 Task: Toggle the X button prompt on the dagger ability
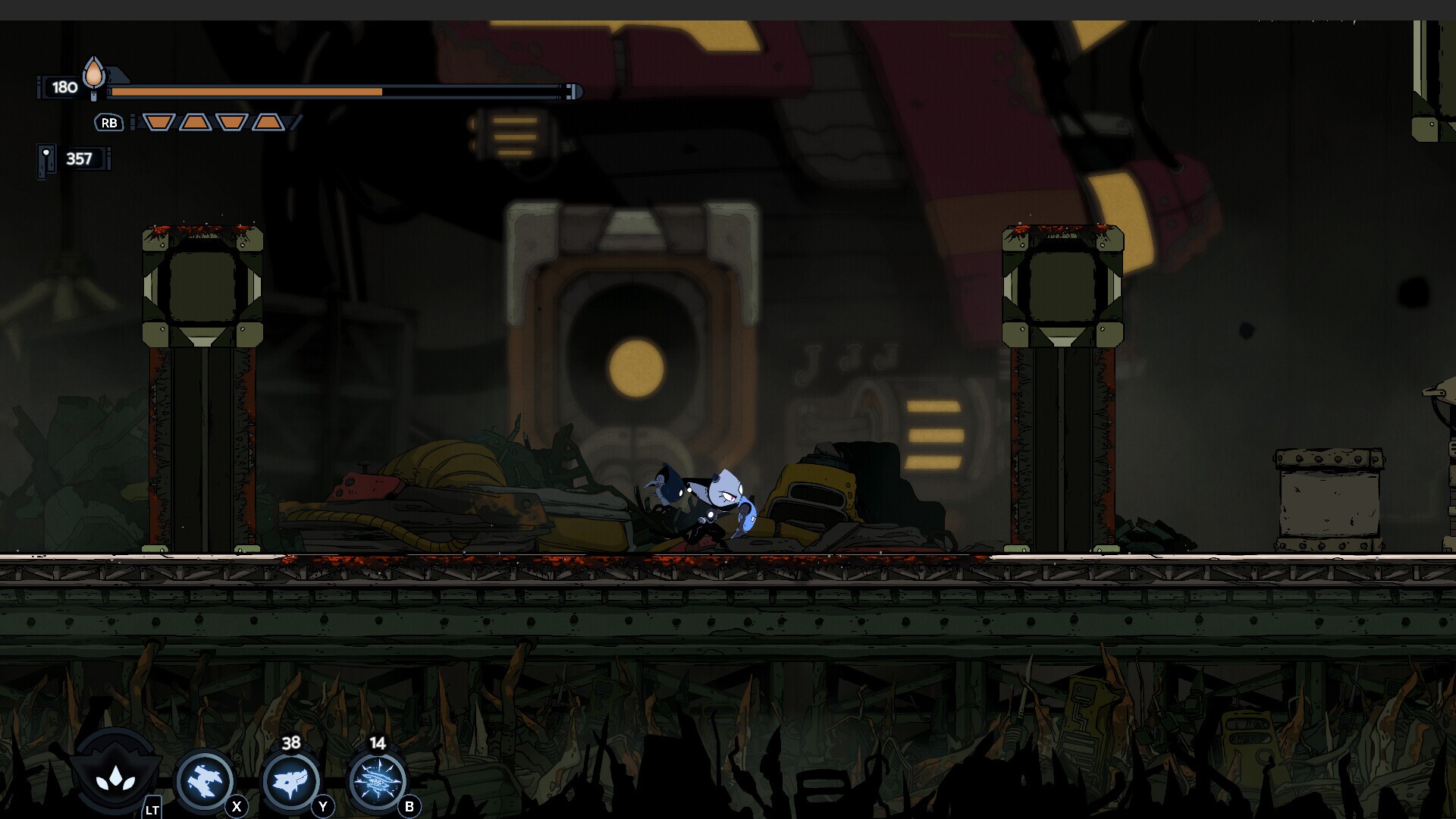pyautogui.click(x=236, y=808)
